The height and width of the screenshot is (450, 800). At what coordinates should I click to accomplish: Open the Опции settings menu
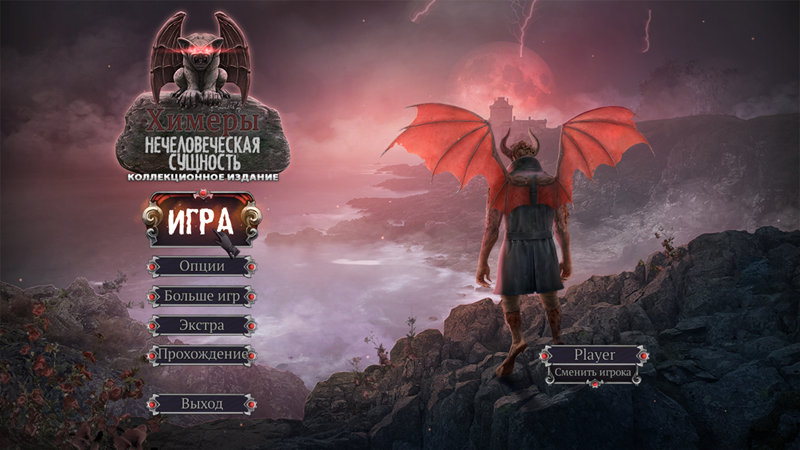pos(201,267)
